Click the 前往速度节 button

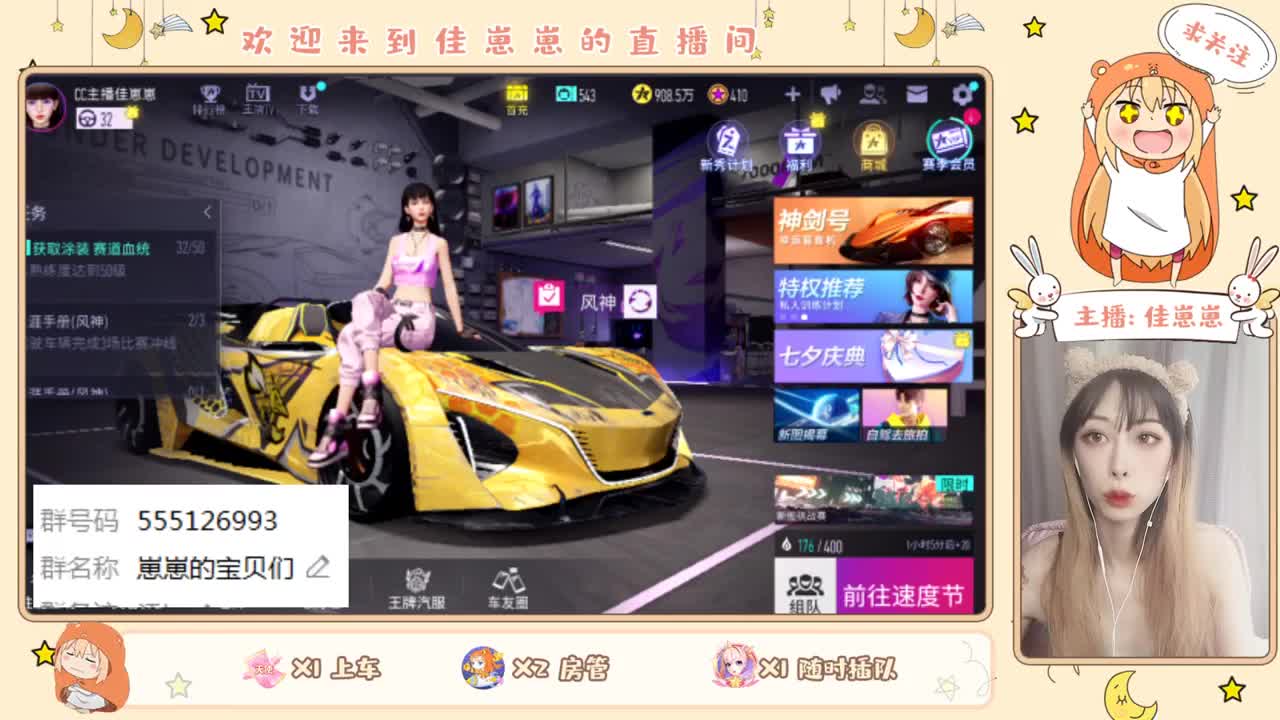pyautogui.click(x=905, y=592)
